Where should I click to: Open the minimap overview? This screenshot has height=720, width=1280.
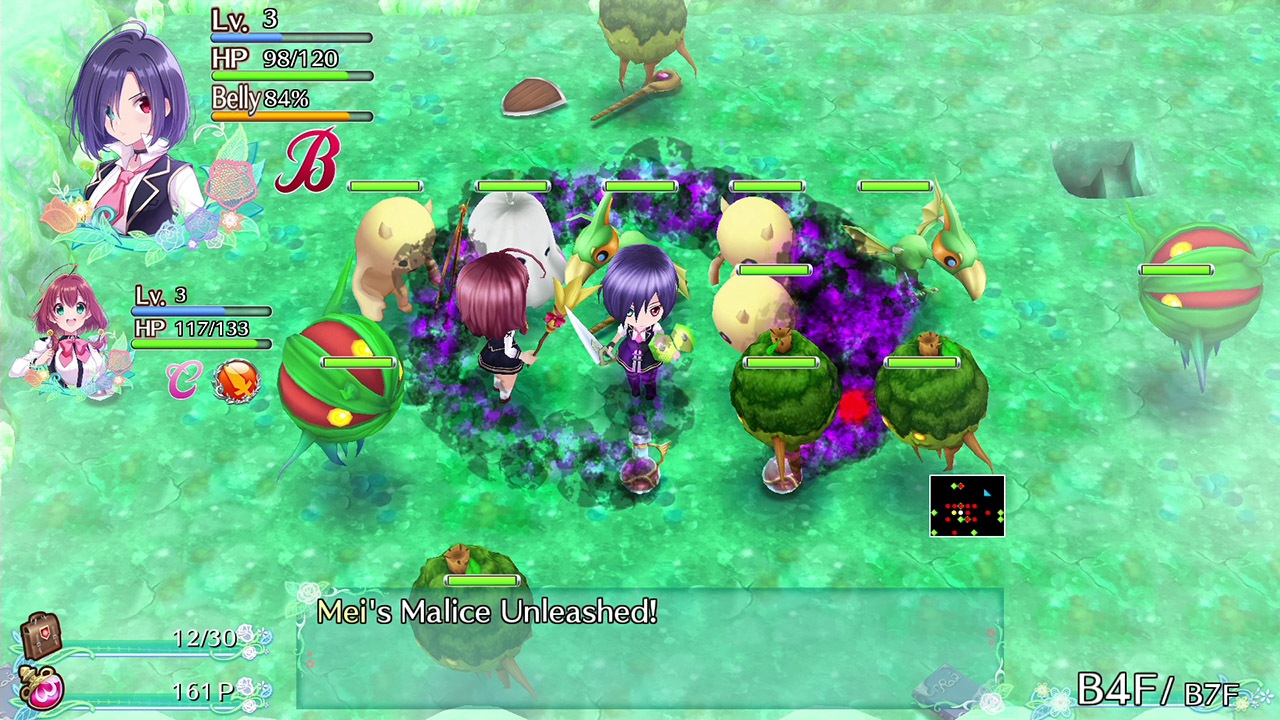pyautogui.click(x=967, y=505)
